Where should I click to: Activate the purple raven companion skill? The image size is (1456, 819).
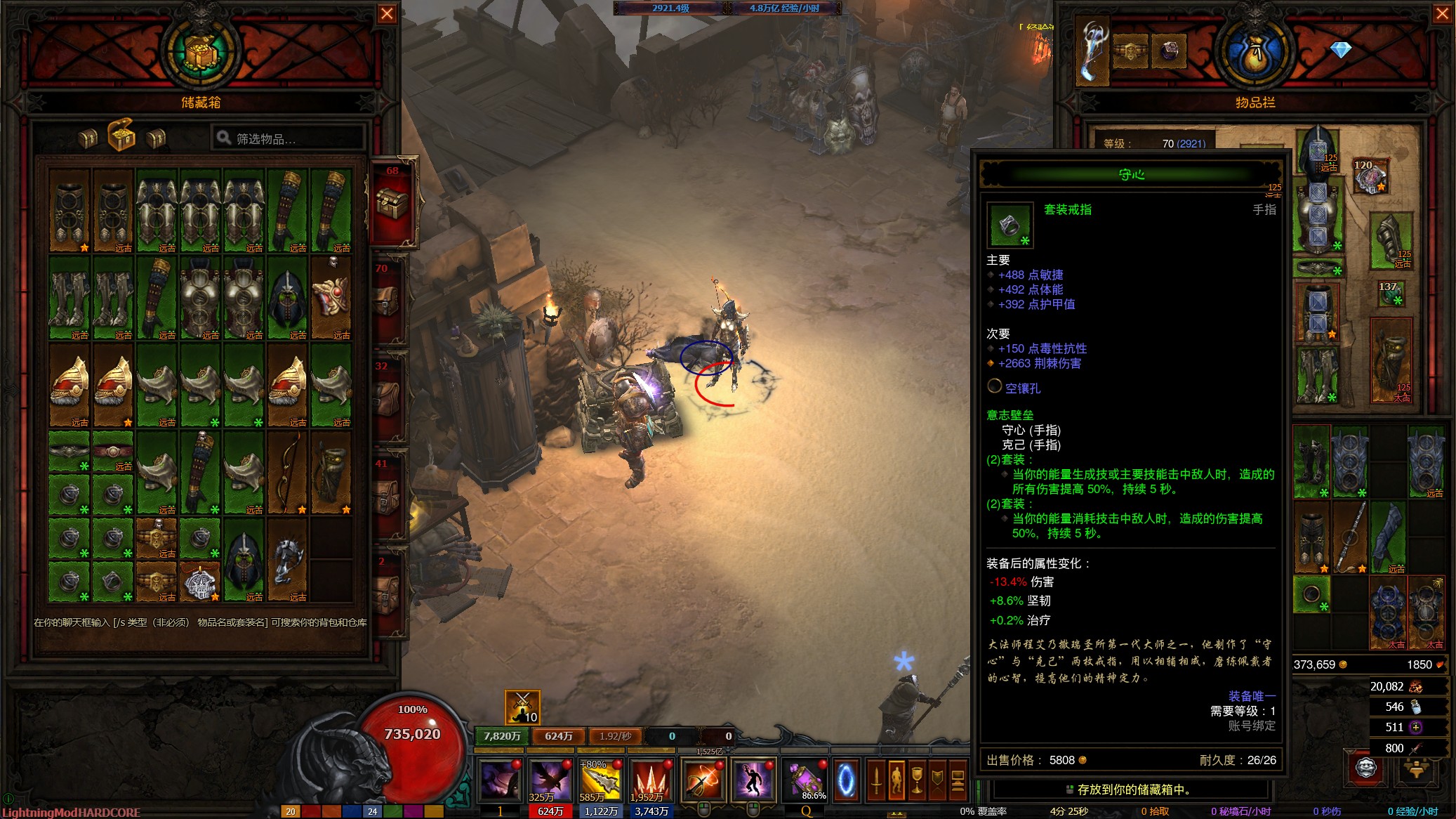(550, 779)
